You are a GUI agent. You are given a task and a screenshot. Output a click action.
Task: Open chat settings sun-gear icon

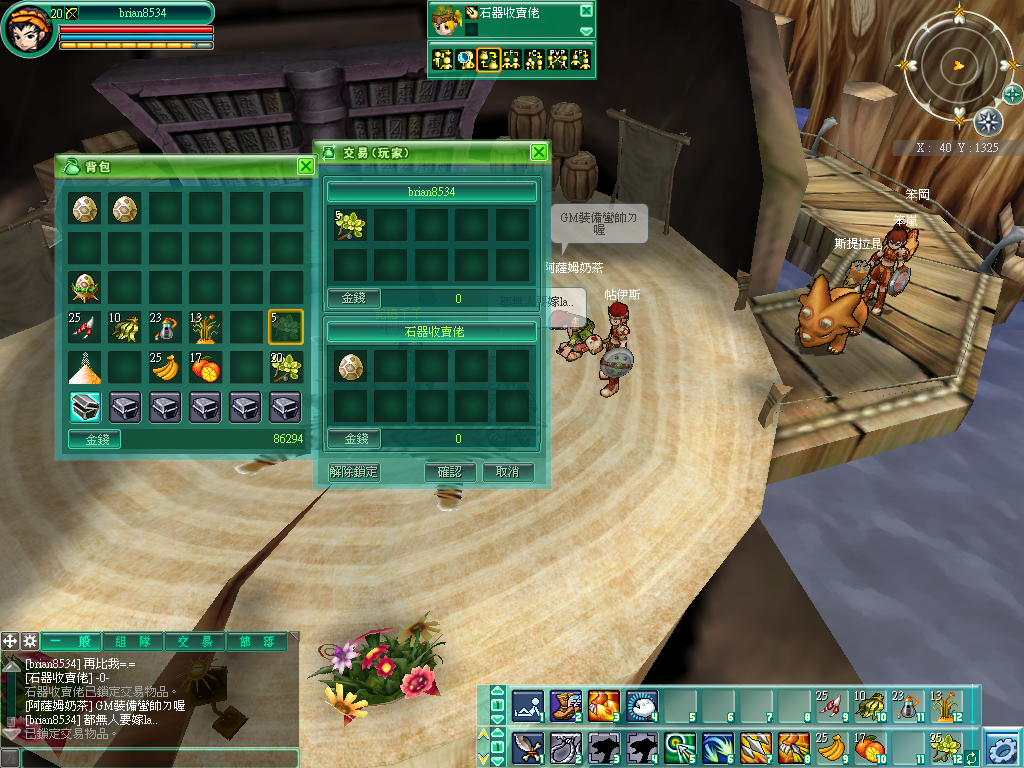(30, 641)
